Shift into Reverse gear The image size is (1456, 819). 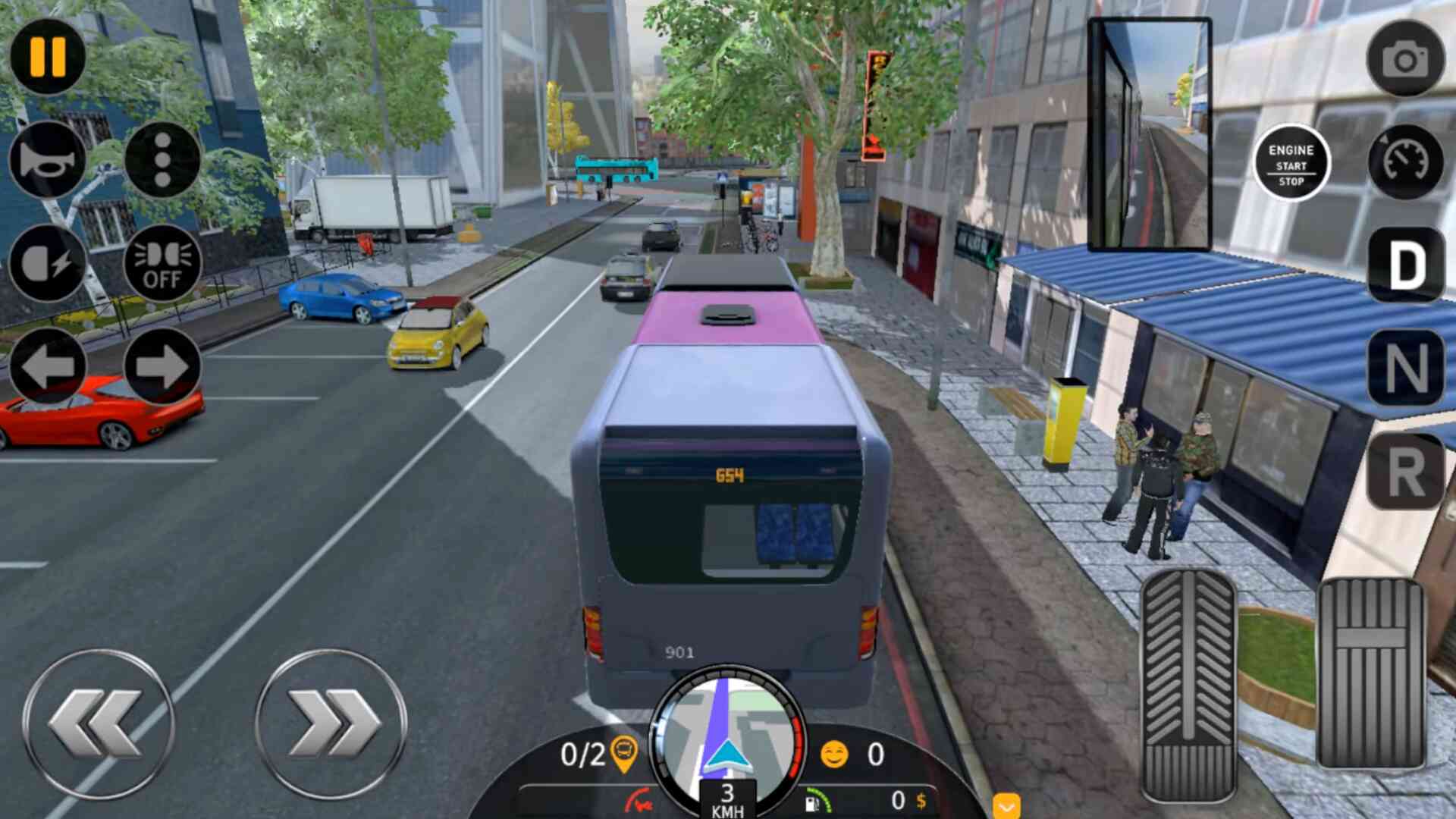click(1405, 472)
